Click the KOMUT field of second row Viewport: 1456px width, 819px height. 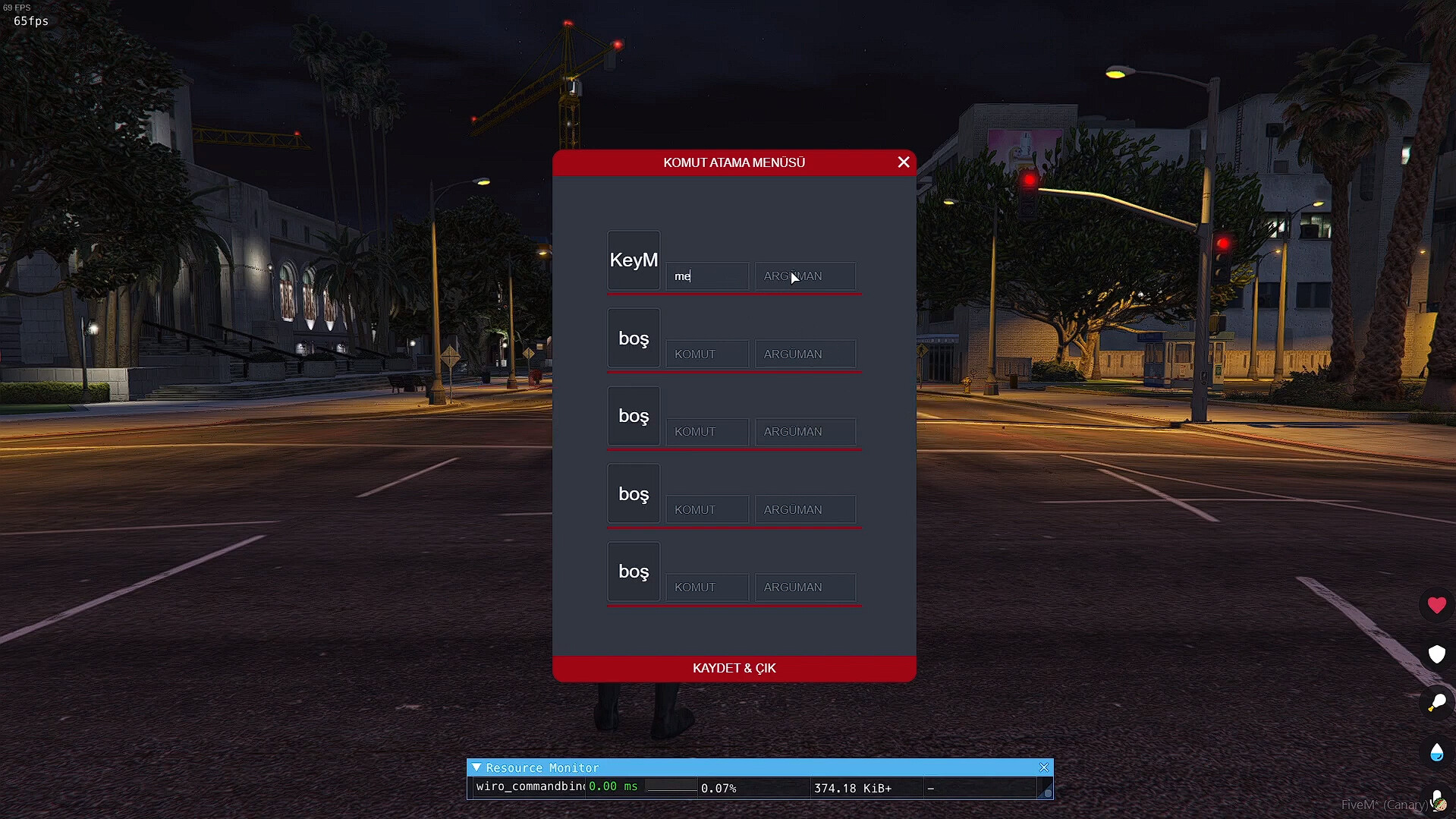click(x=706, y=354)
